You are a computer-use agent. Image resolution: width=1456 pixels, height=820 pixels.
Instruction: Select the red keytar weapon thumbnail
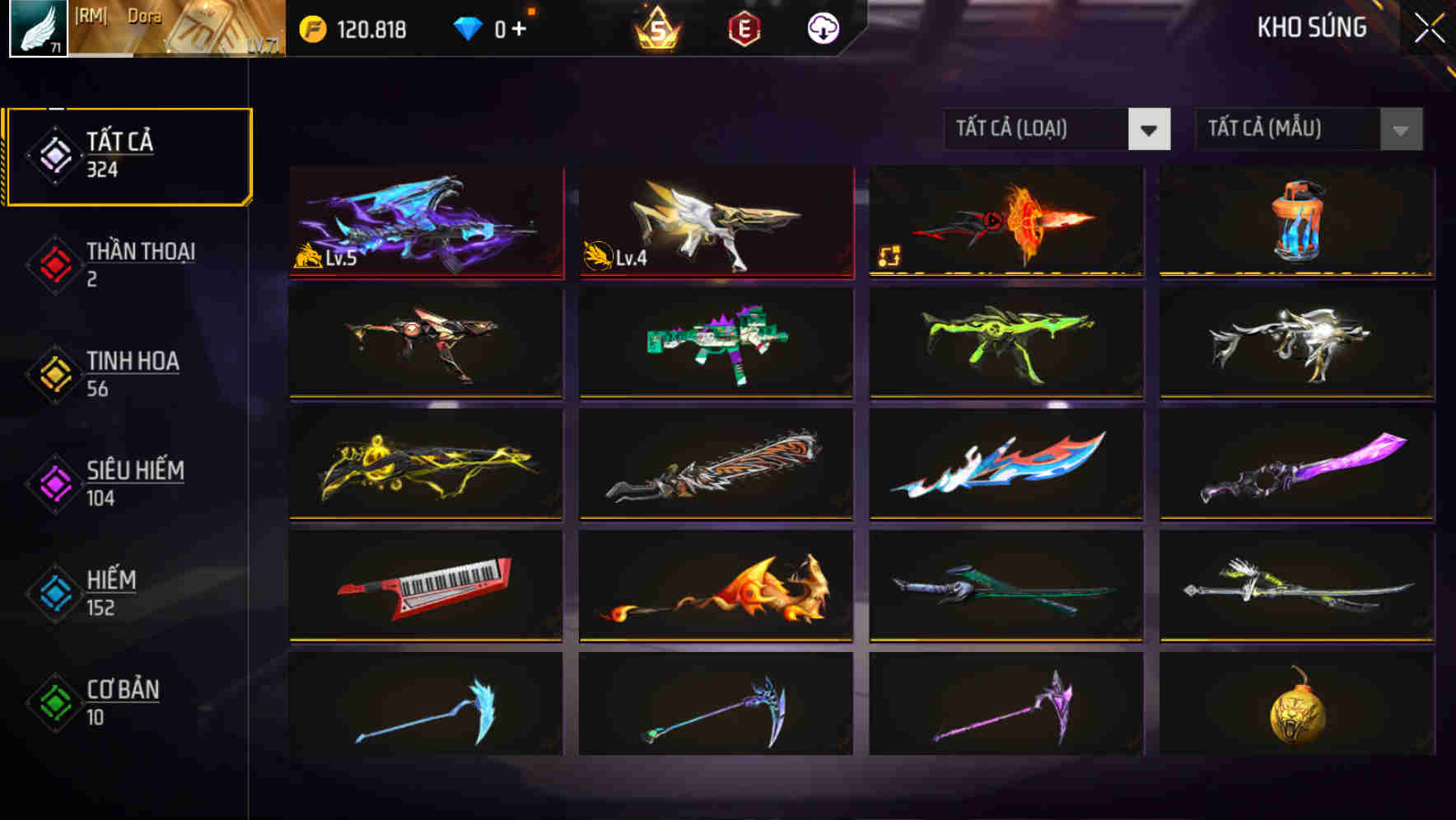click(425, 587)
